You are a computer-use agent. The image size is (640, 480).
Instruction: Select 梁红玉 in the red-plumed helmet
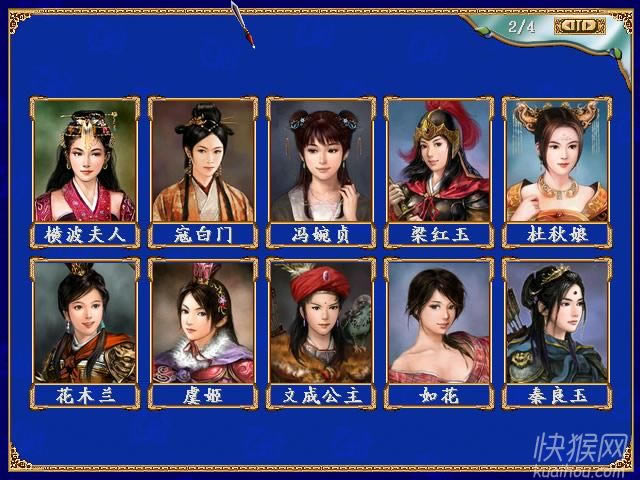pyautogui.click(x=438, y=161)
